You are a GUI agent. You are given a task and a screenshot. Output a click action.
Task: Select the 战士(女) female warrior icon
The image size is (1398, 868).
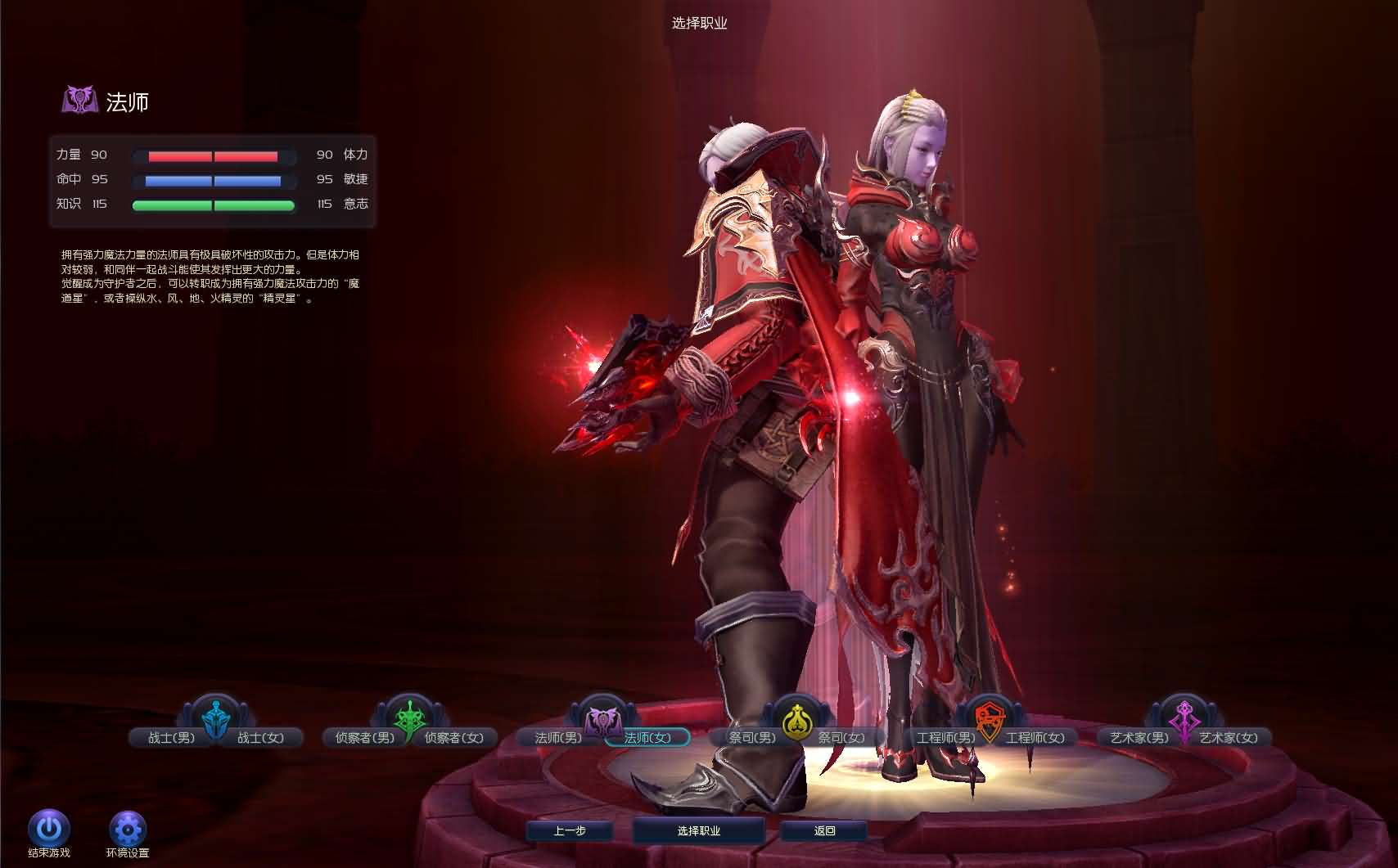262,736
